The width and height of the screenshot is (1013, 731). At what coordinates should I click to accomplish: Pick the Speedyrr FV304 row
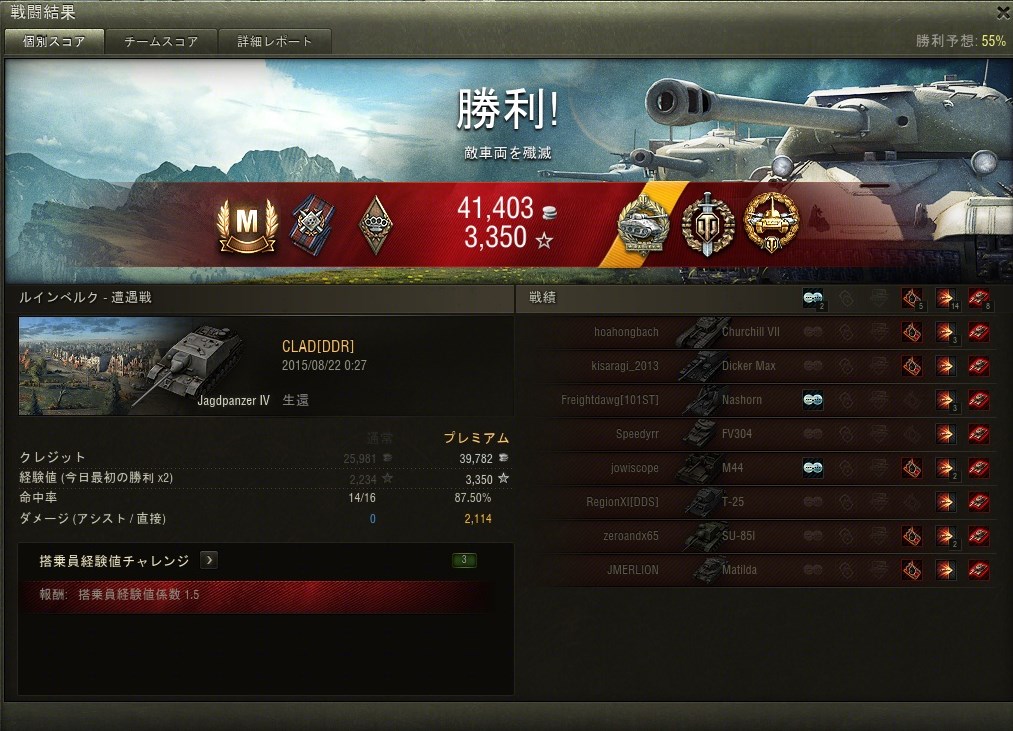coord(760,434)
